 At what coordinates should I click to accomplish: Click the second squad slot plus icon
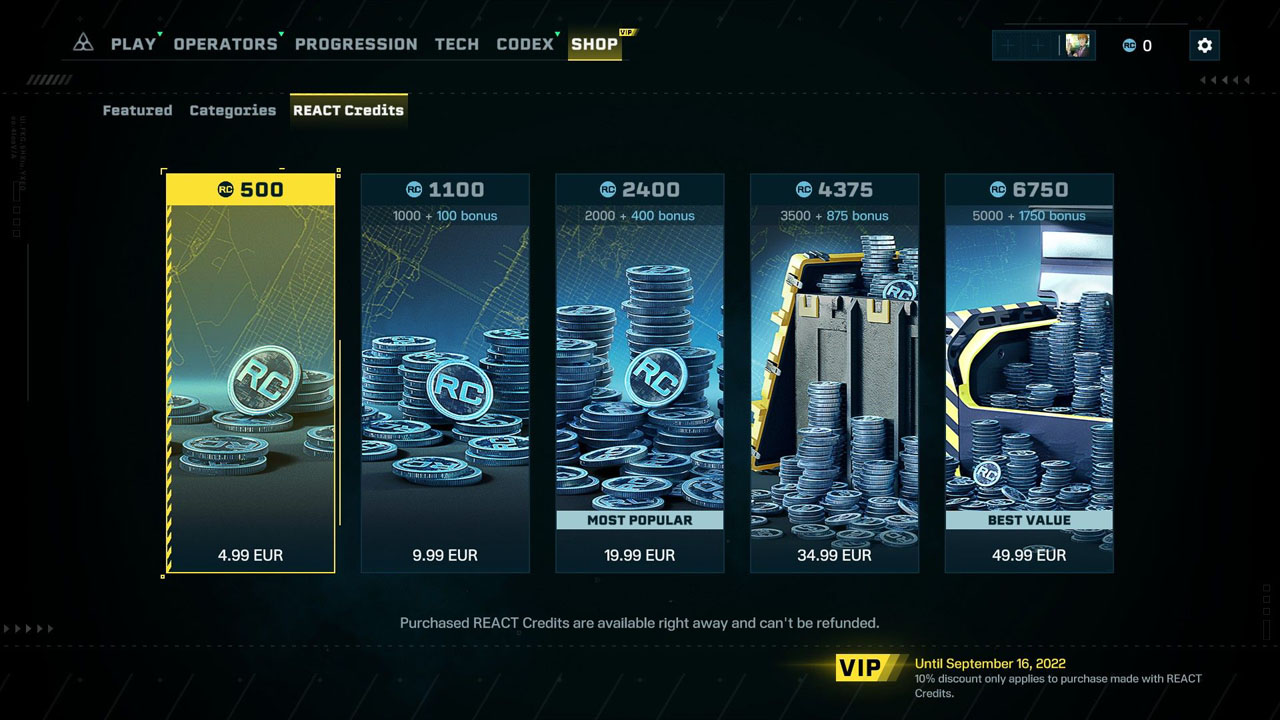point(1037,45)
